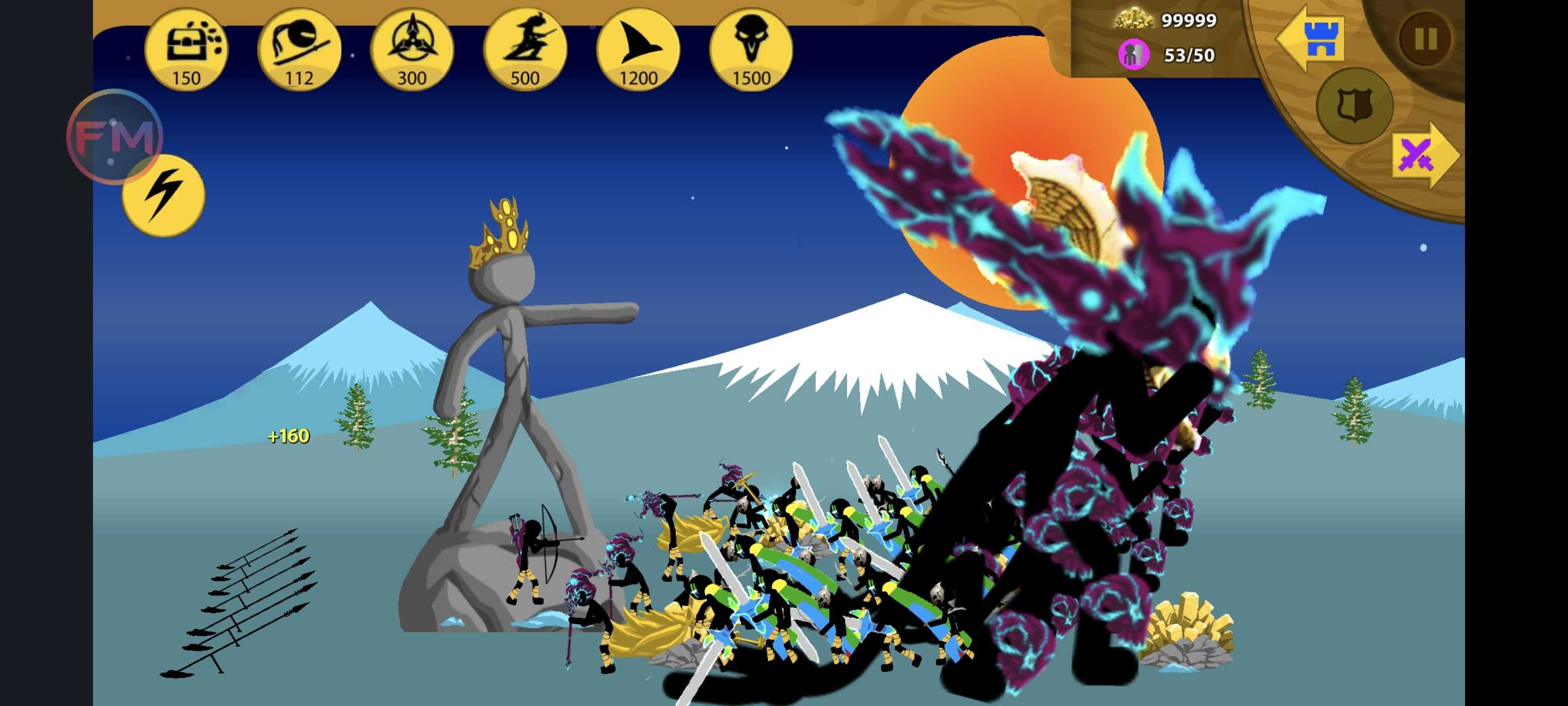
Task: Pause the game
Action: pyautogui.click(x=1426, y=39)
